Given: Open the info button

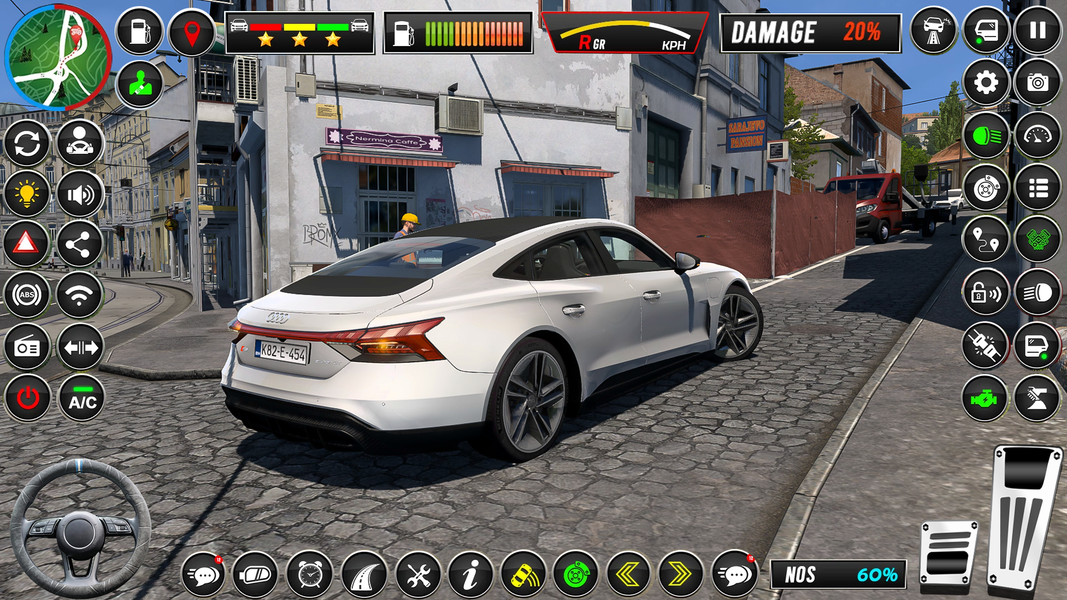Looking at the screenshot, I should (x=469, y=574).
